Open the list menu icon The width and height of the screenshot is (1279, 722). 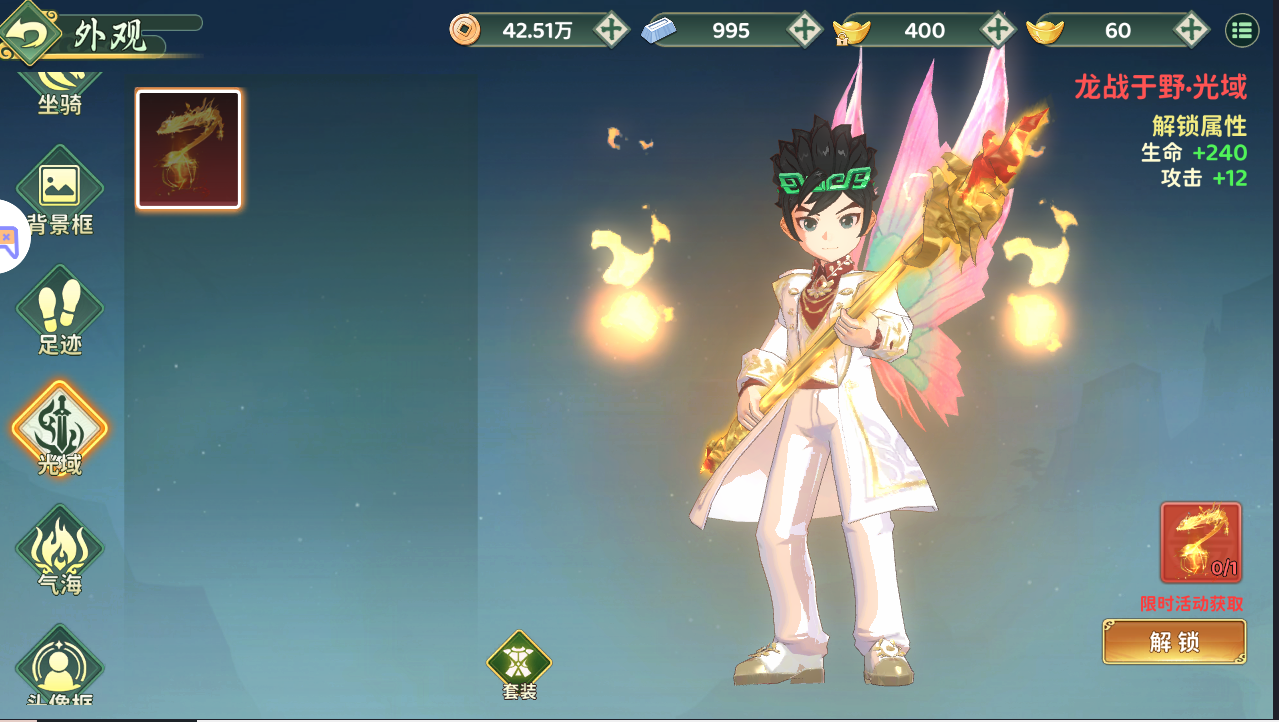click(1242, 30)
